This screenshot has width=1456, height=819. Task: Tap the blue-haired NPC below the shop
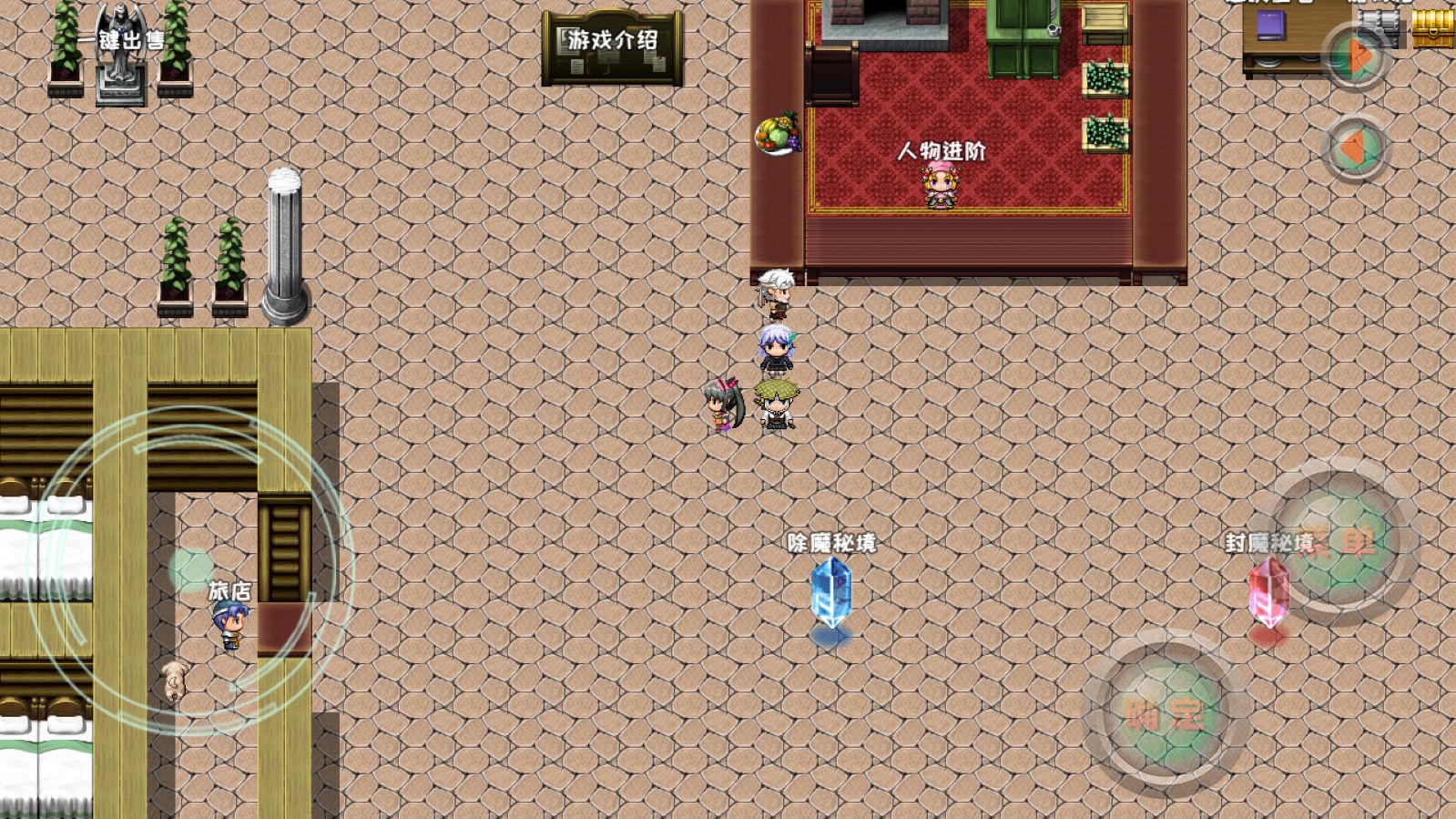pyautogui.click(x=776, y=349)
